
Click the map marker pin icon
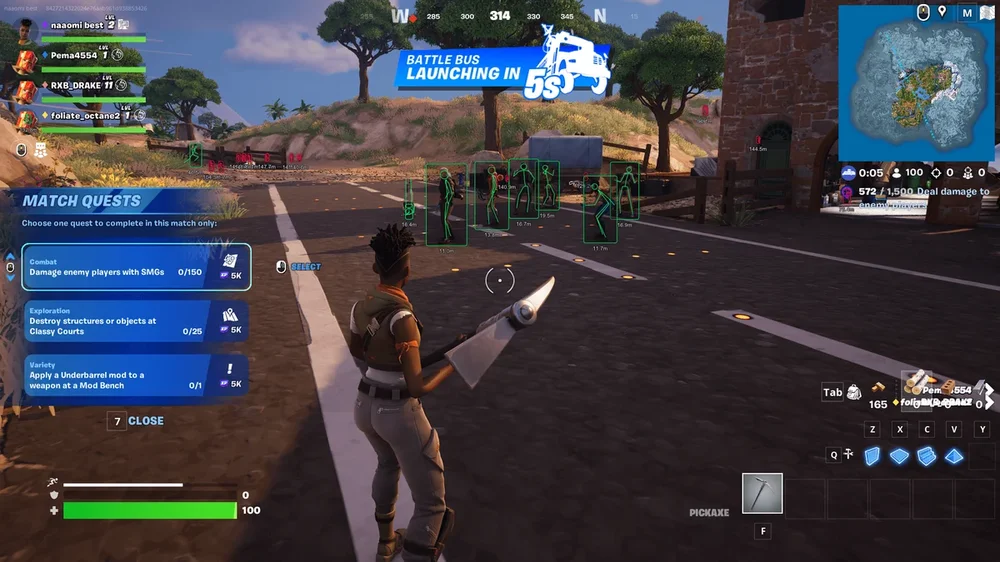pyautogui.click(x=941, y=13)
